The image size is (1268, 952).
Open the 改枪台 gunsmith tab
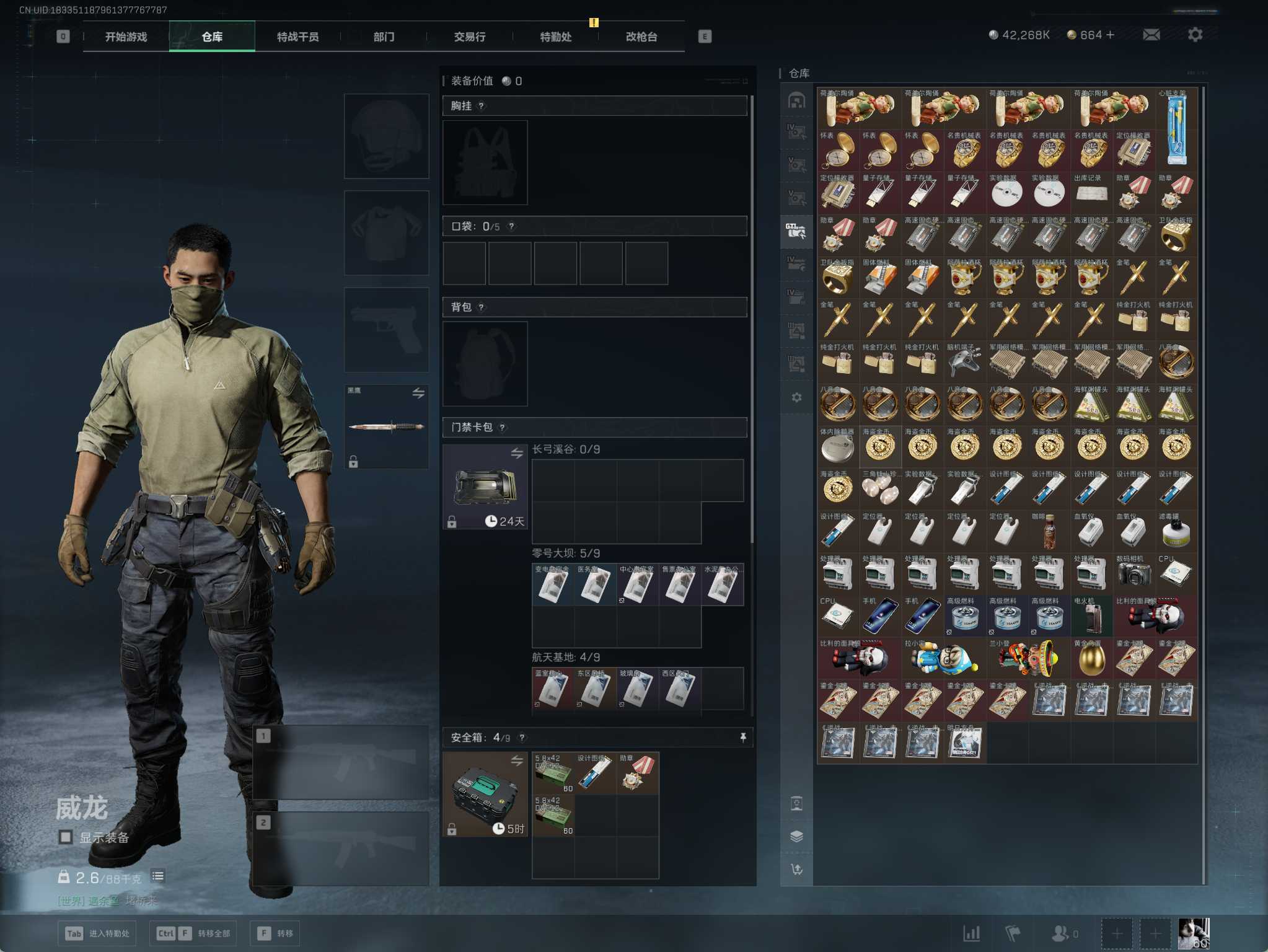pyautogui.click(x=641, y=37)
